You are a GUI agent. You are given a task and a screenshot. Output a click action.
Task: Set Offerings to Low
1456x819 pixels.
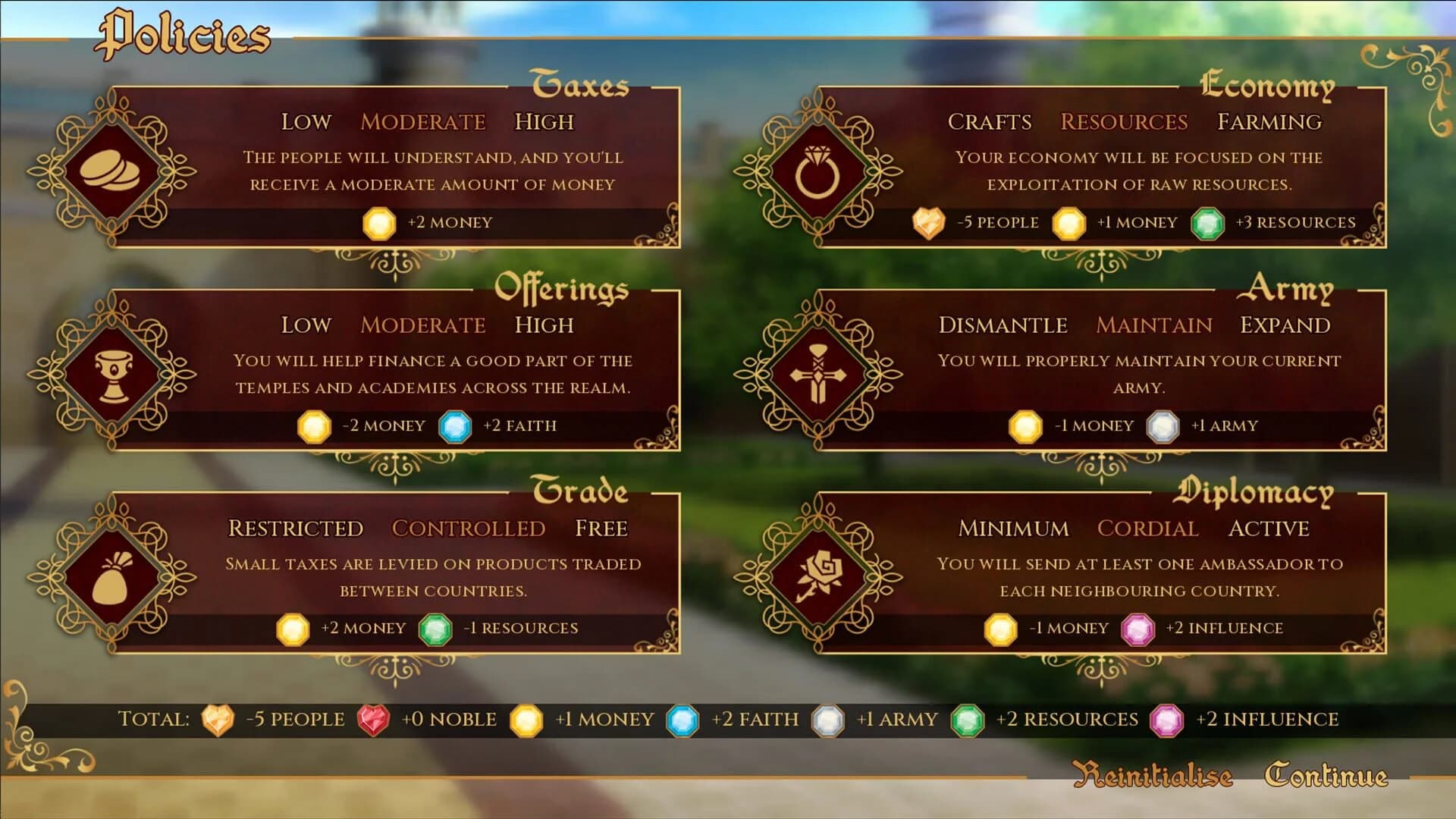[306, 325]
